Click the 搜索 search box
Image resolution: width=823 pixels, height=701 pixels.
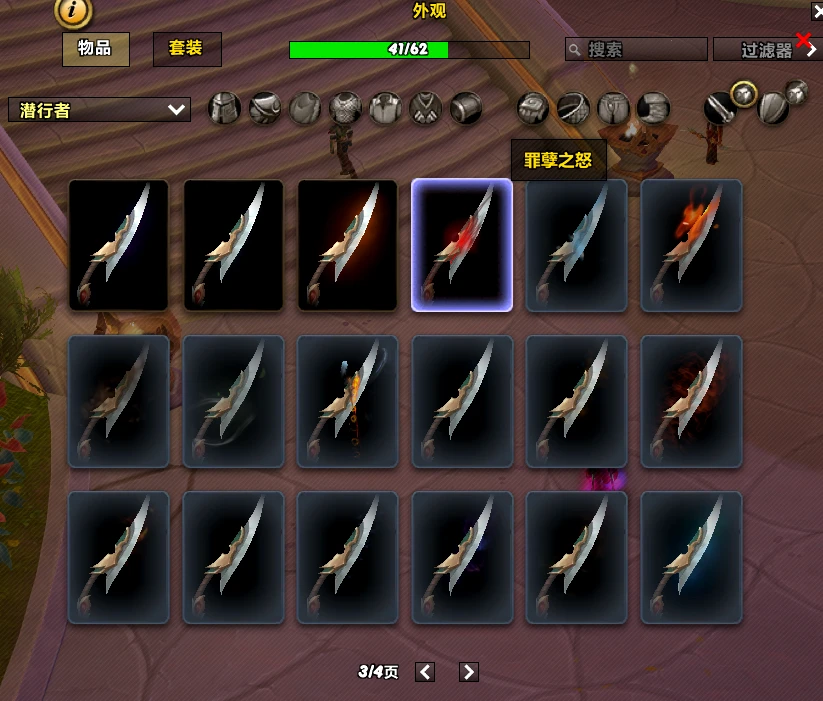pos(636,49)
